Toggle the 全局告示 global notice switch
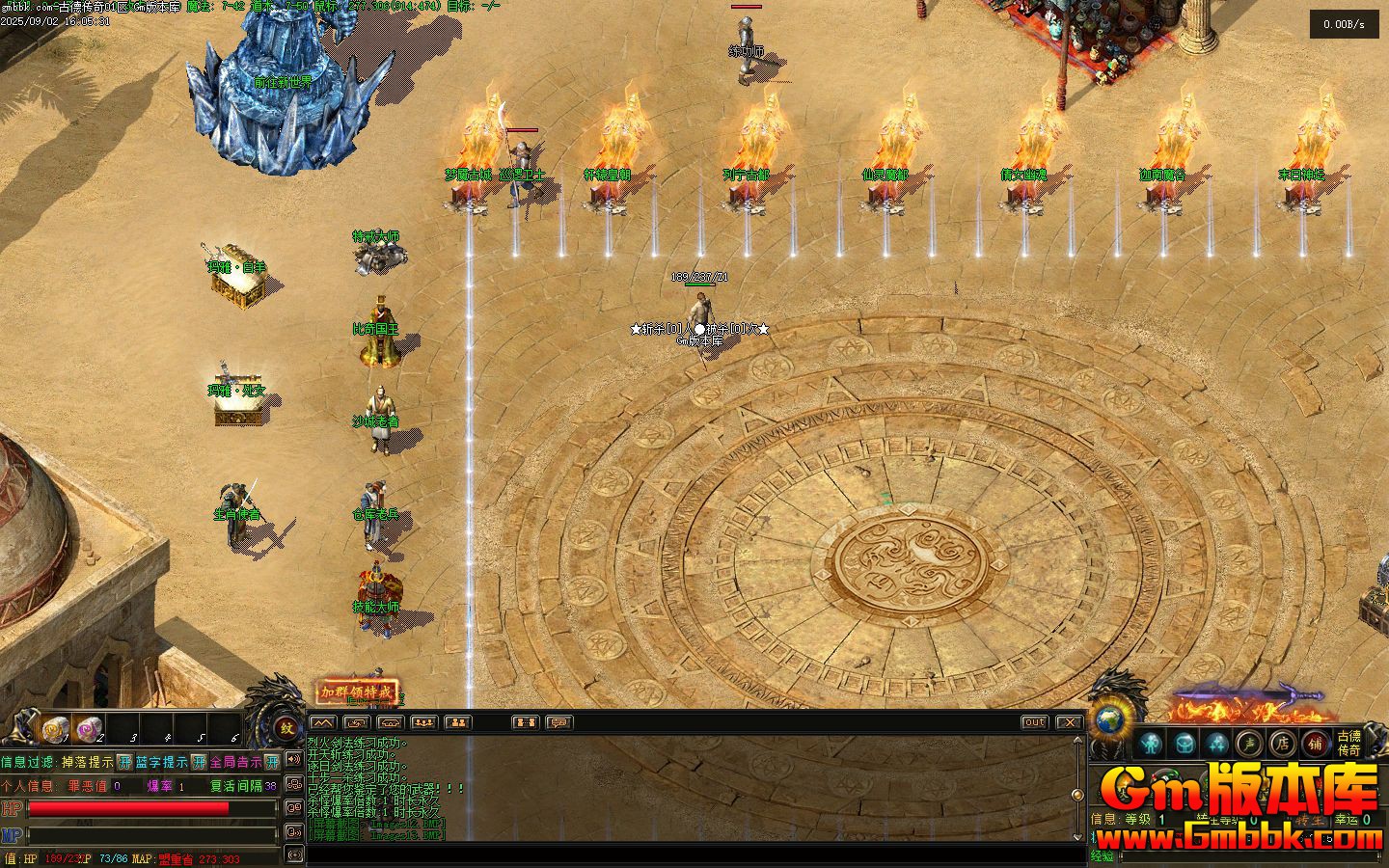 (x=272, y=762)
